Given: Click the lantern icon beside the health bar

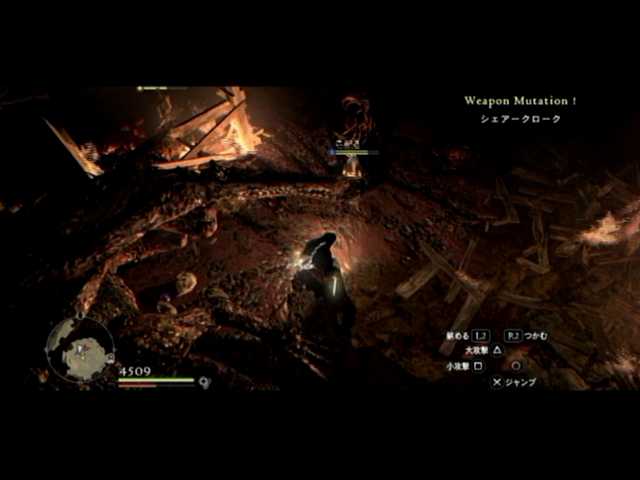Looking at the screenshot, I should (x=204, y=381).
